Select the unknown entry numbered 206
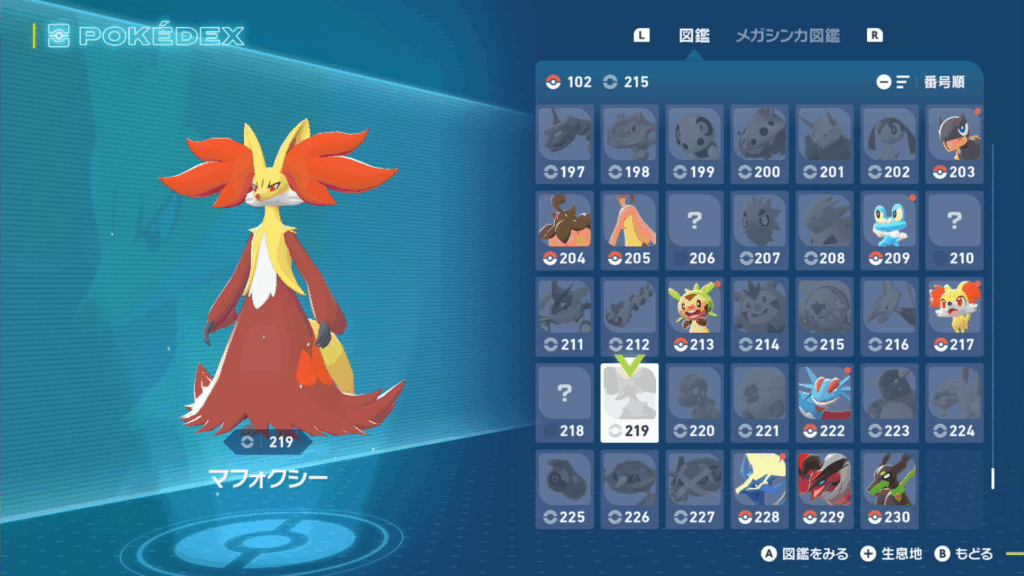The width and height of the screenshot is (1024, 576). tap(694, 230)
